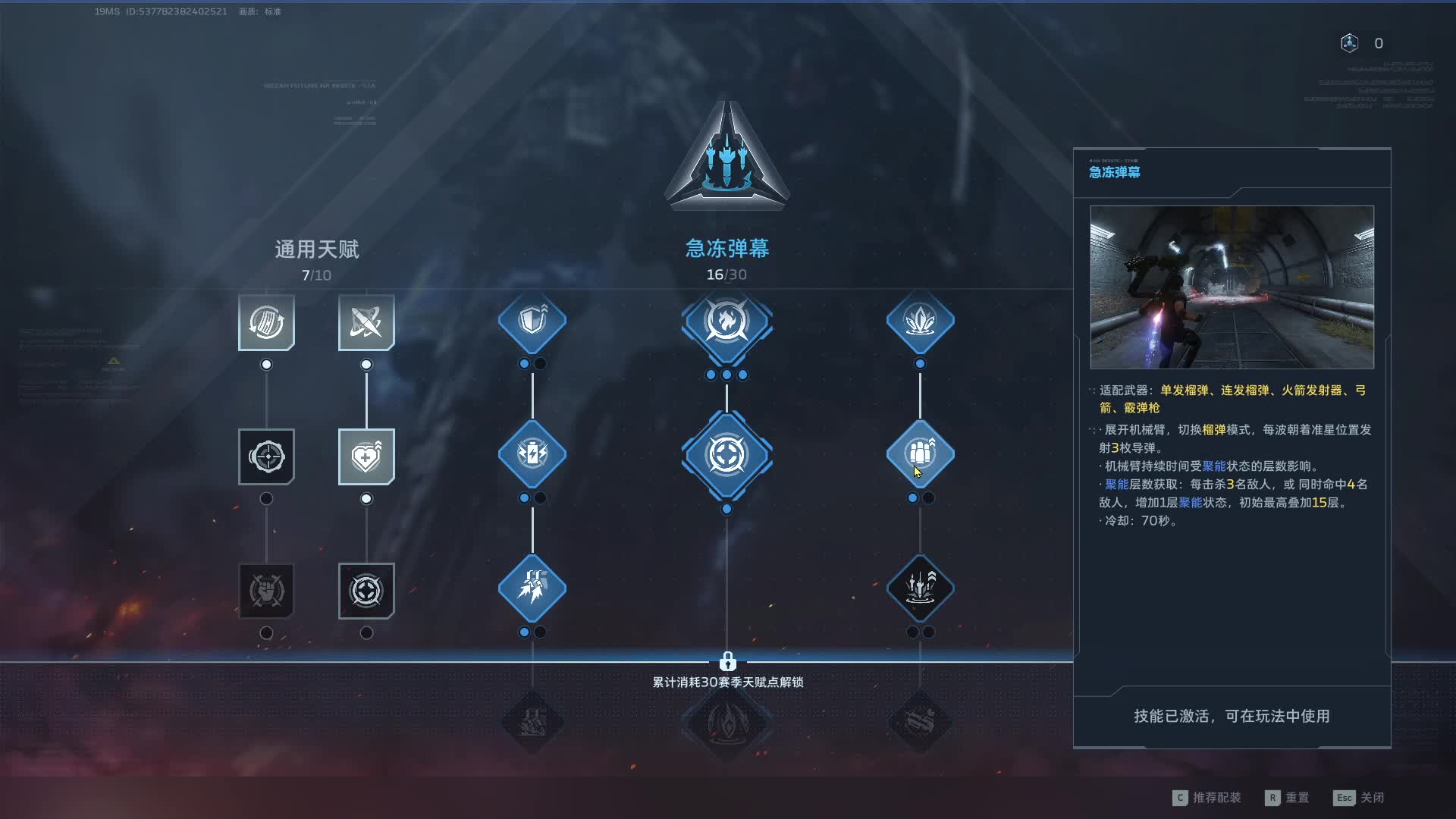Viewport: 1456px width, 819px height.
Task: Select the crosshair target general talent
Action: click(x=266, y=457)
